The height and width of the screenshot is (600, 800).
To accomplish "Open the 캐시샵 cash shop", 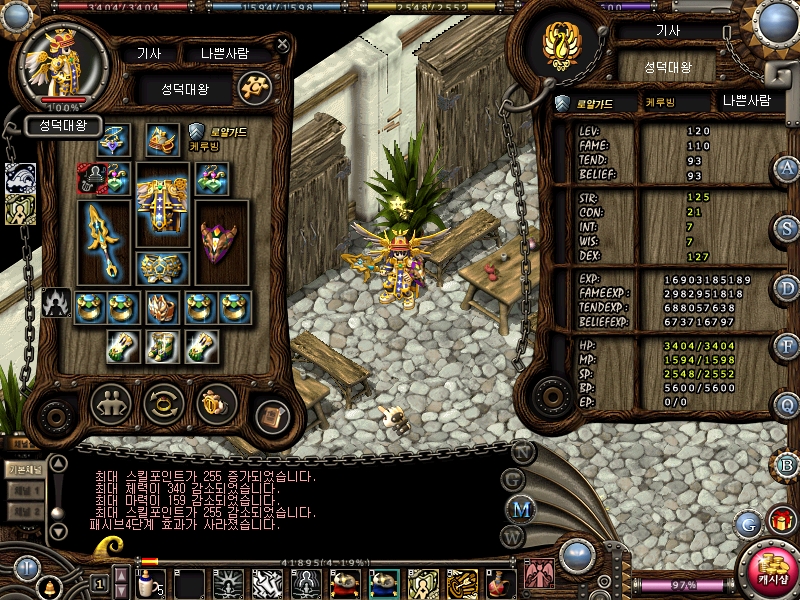I will point(771,570).
